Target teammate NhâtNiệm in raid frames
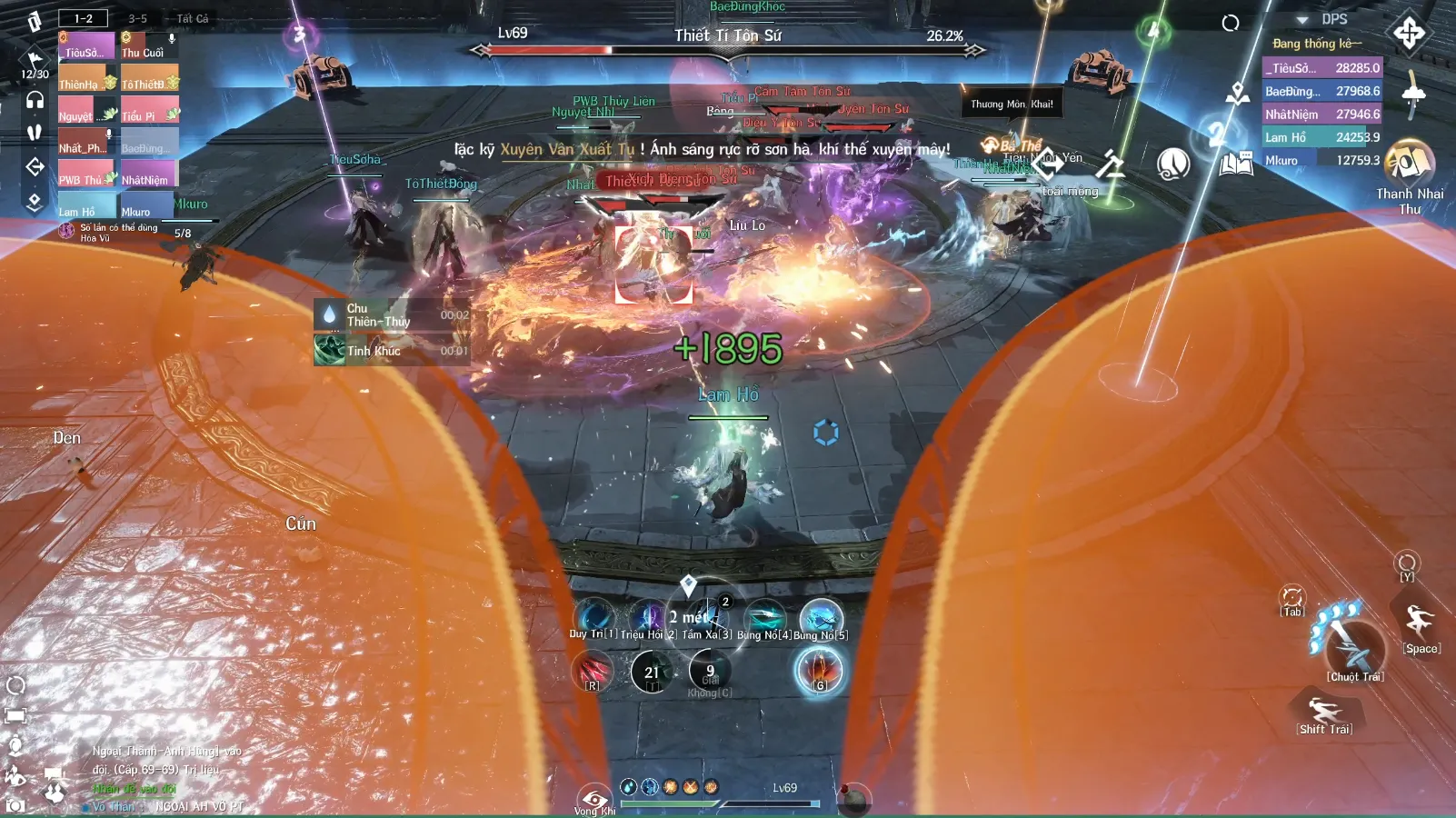Image resolution: width=1456 pixels, height=818 pixels. [x=149, y=174]
